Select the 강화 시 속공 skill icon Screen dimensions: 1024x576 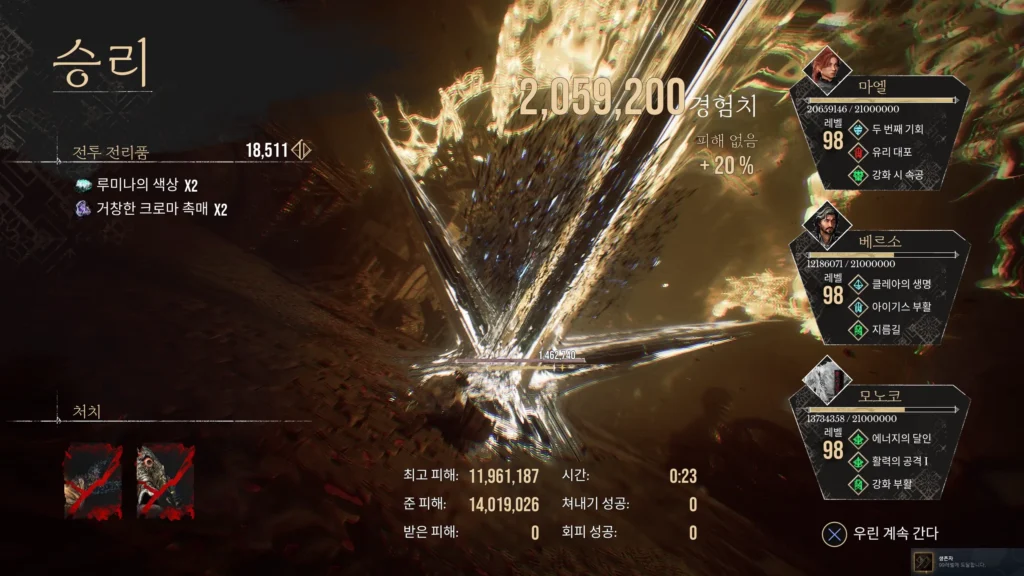(x=858, y=175)
